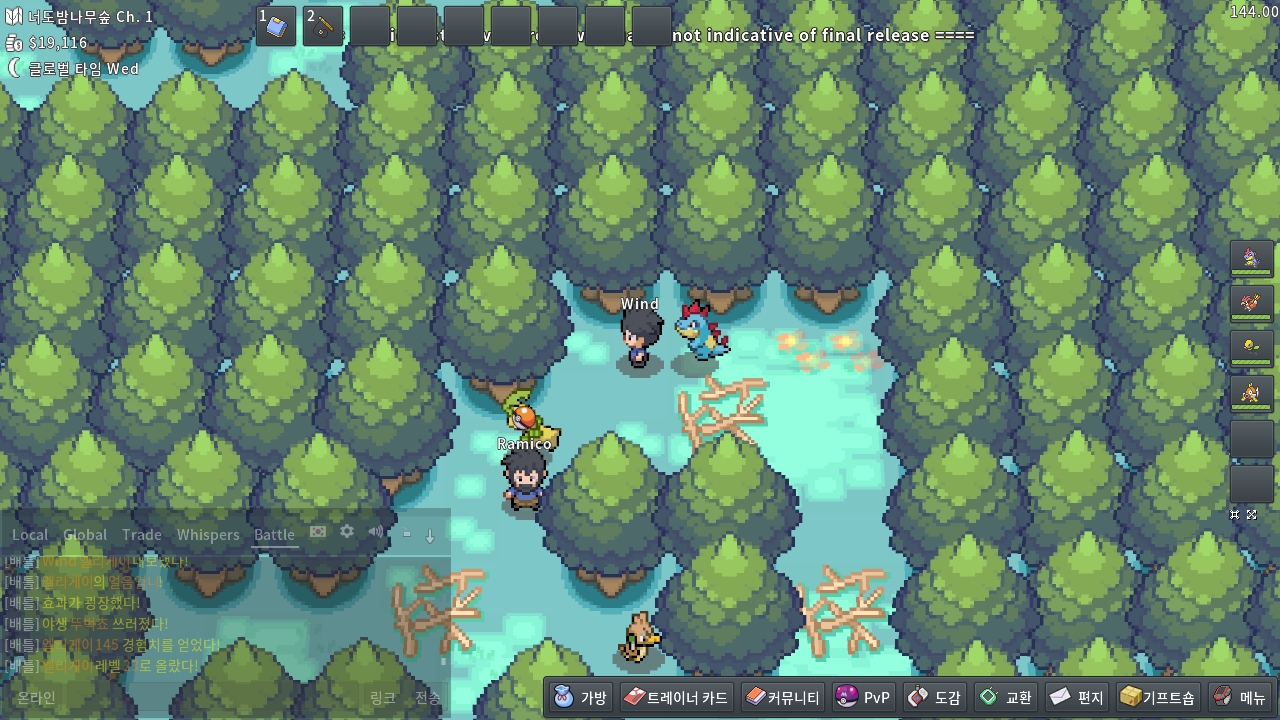The image size is (1280, 720).
Task: Open the Whispers chat tab
Action: (x=208, y=535)
